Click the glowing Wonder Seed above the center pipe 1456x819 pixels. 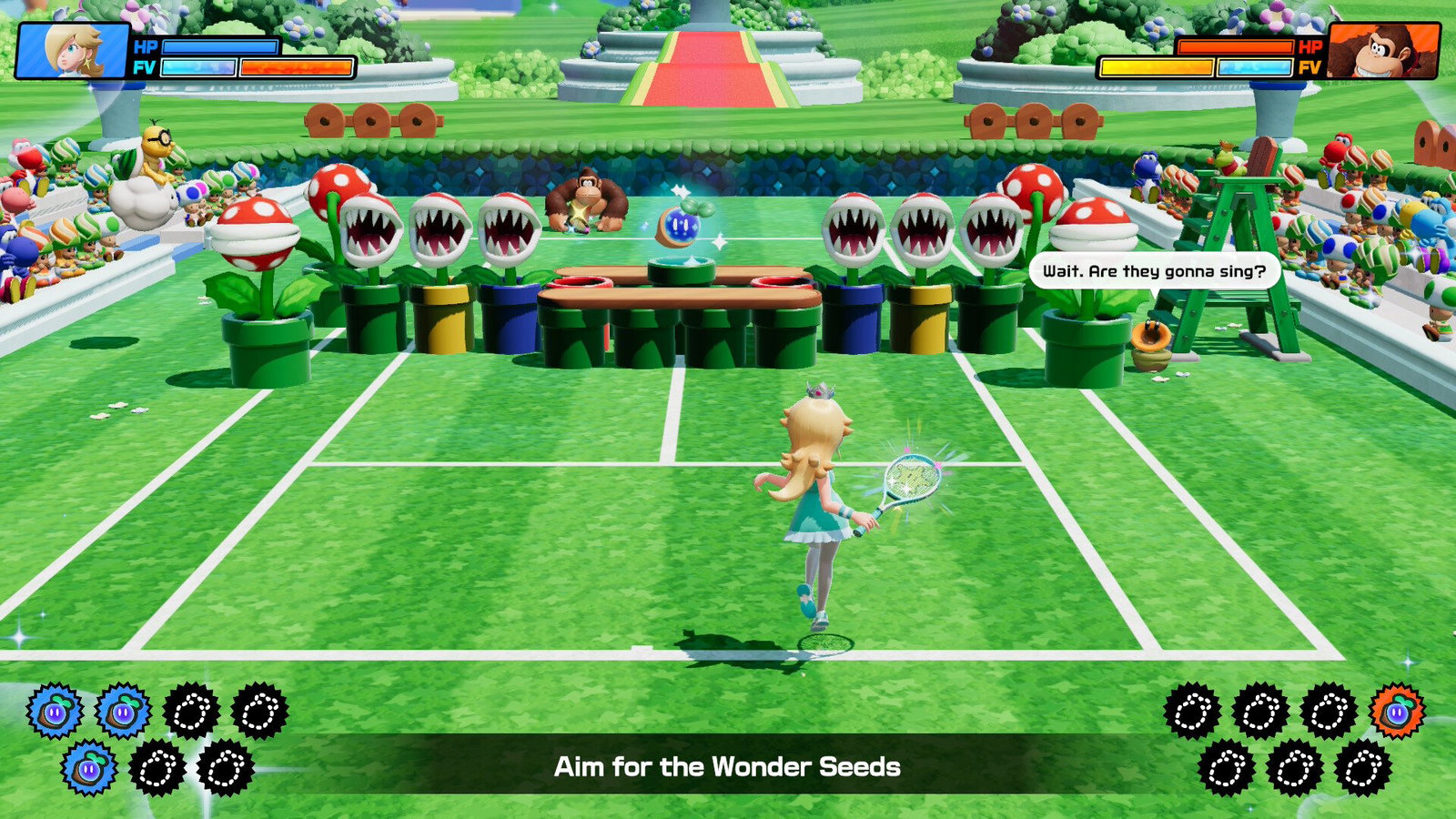point(678,227)
